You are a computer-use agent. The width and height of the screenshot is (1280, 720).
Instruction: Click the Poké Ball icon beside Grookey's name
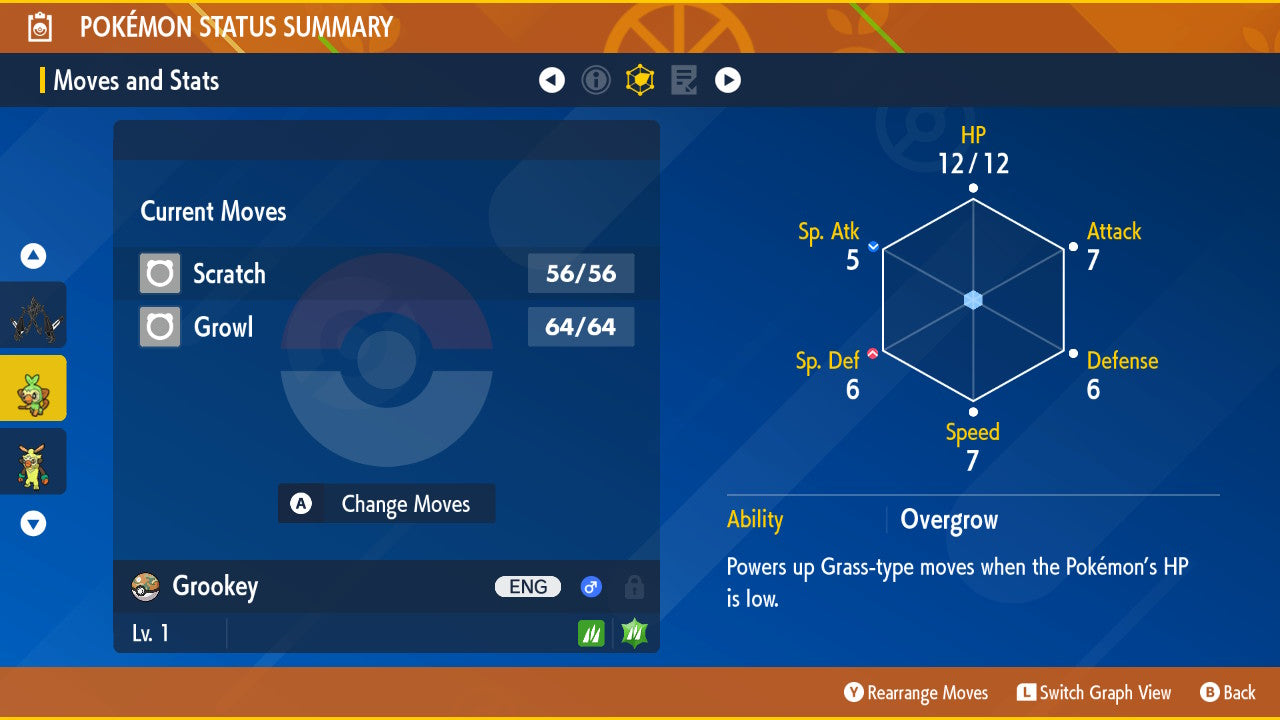point(144,587)
